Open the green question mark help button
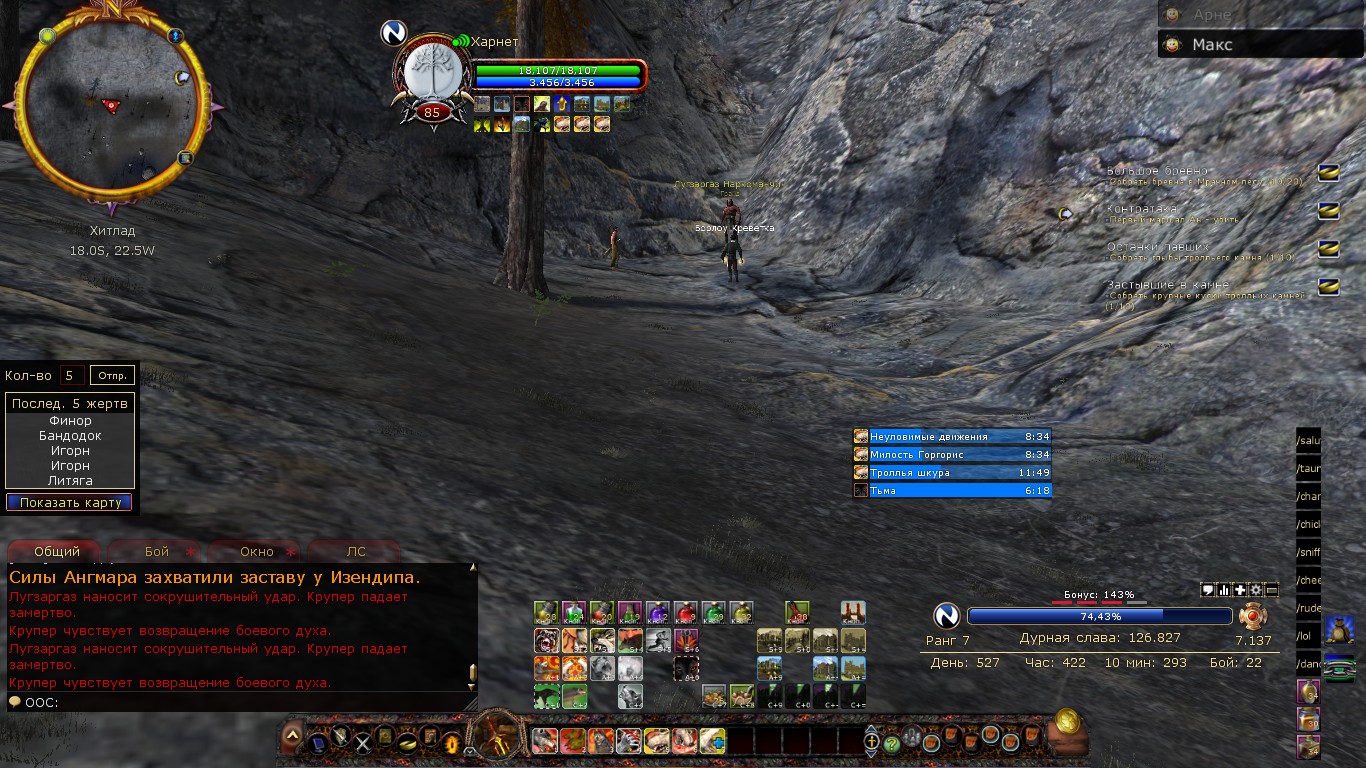Screen dimensions: 1366x768 [892, 744]
